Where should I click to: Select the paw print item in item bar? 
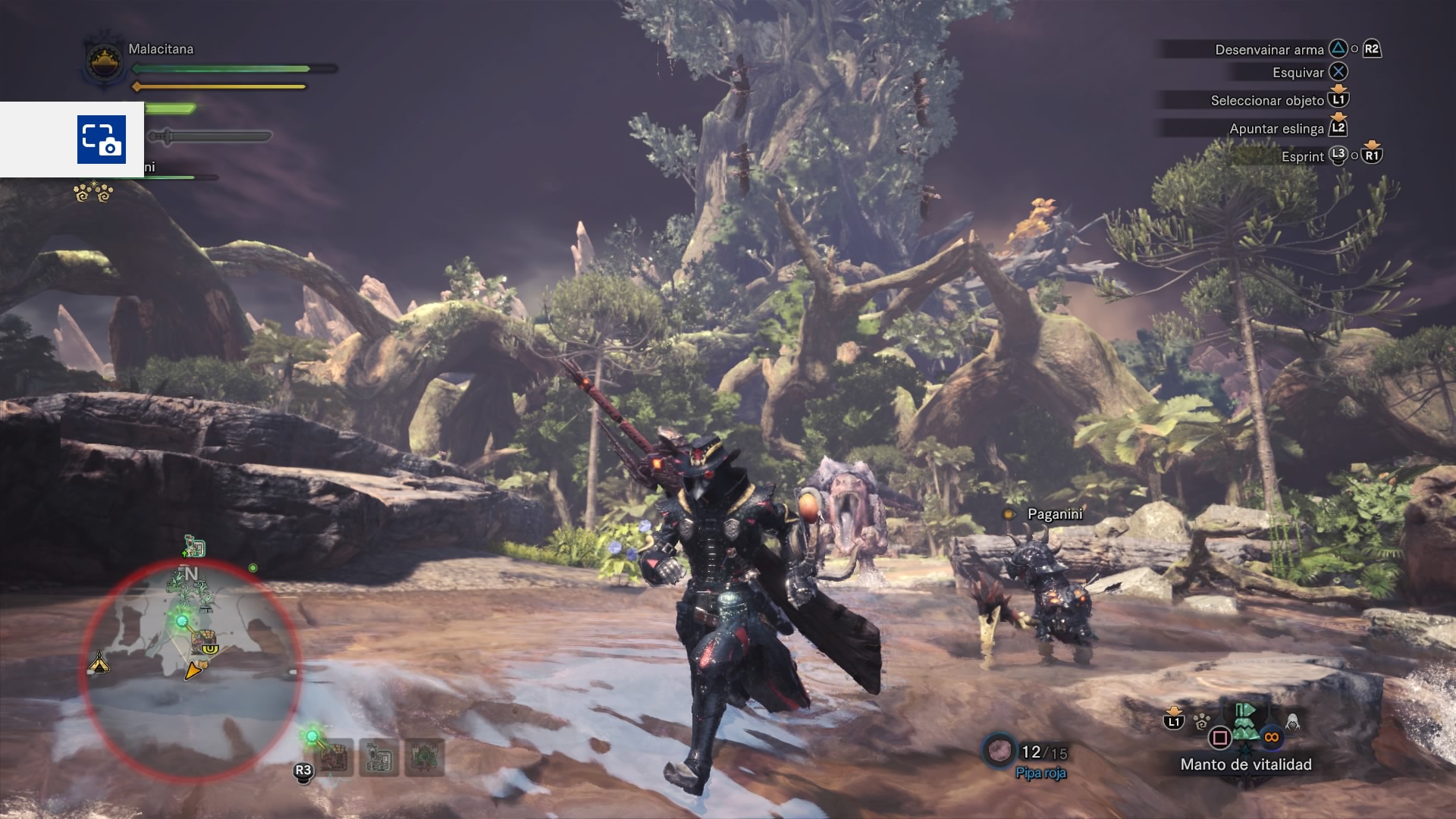(x=1201, y=721)
